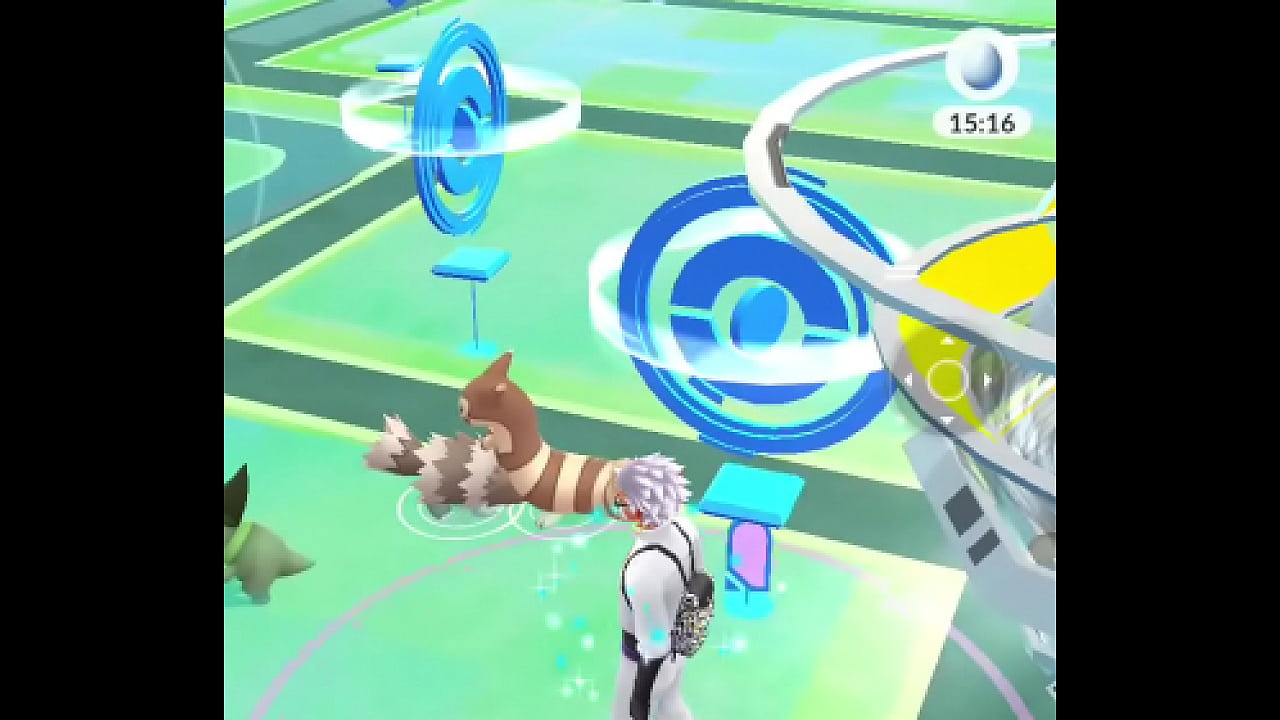The image size is (1280, 720).
Task: Tap the up arrow on the Gym disc
Action: 947,340
